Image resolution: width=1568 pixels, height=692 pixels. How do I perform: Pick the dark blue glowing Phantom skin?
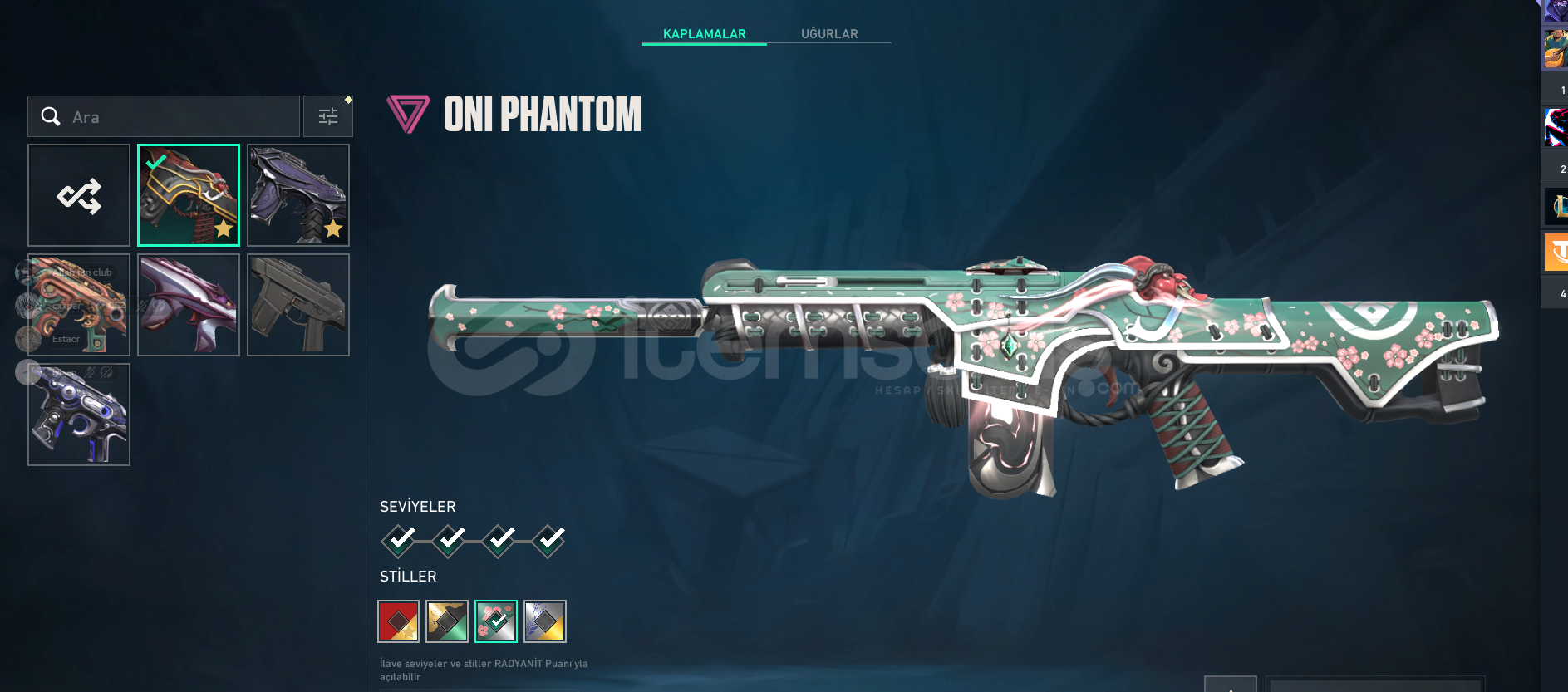point(79,415)
